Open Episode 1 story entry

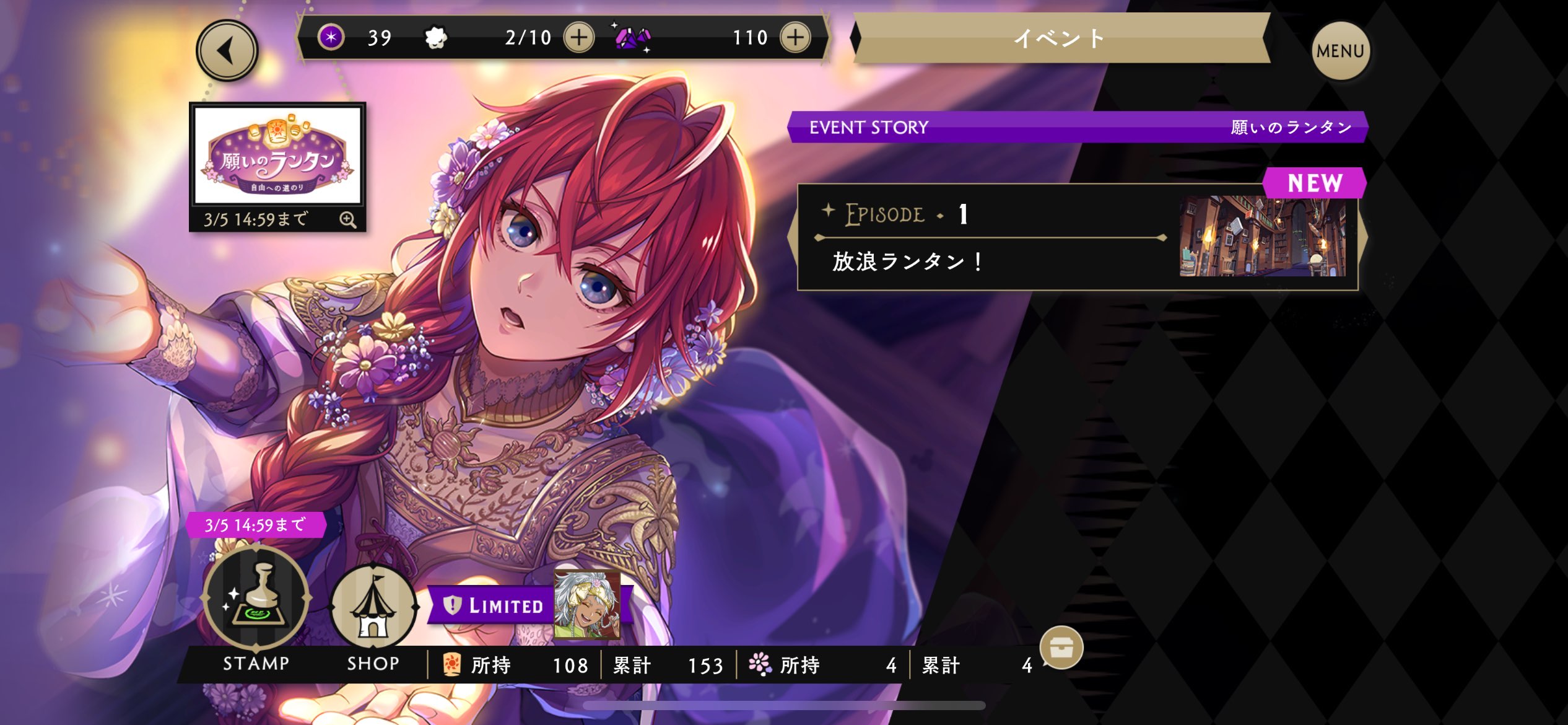coord(1077,237)
